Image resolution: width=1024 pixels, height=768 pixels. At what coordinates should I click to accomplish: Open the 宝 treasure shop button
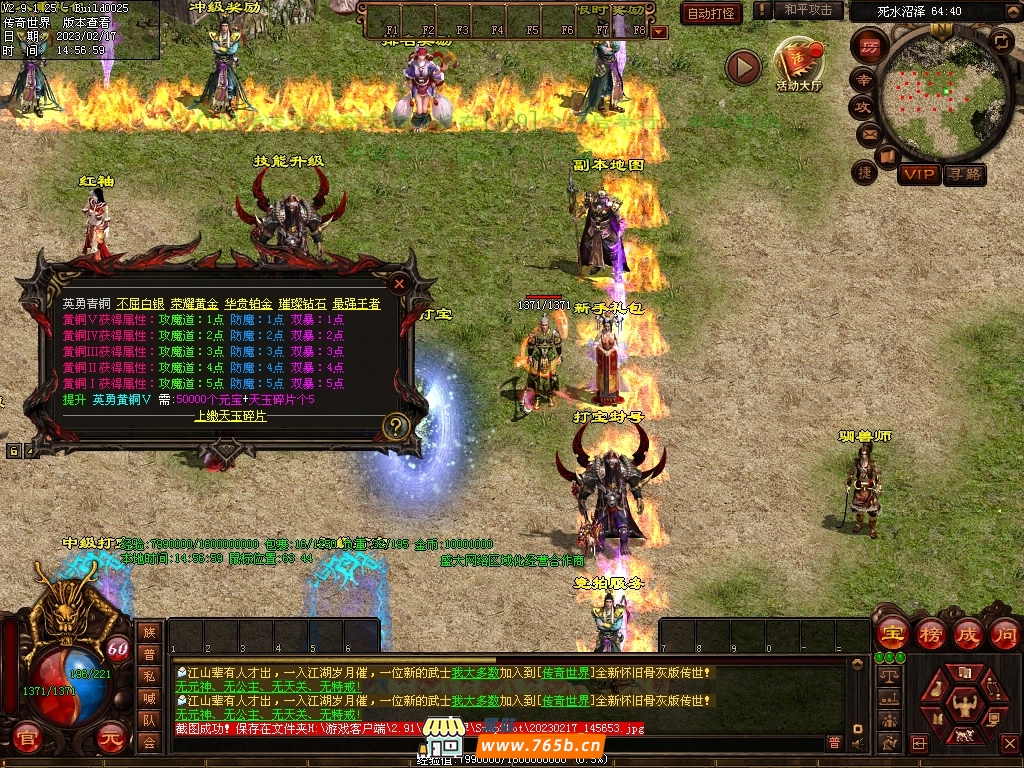[x=892, y=633]
